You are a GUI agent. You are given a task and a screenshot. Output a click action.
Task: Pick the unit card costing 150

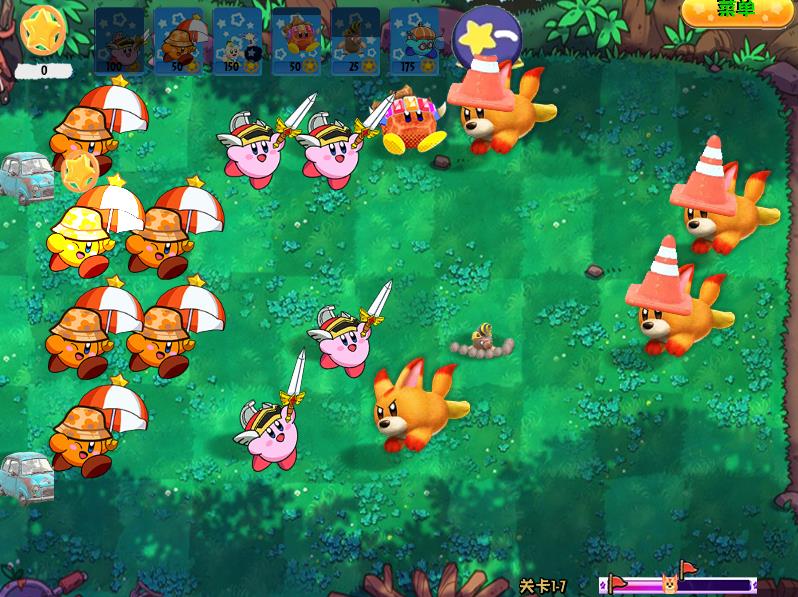[x=237, y=42]
